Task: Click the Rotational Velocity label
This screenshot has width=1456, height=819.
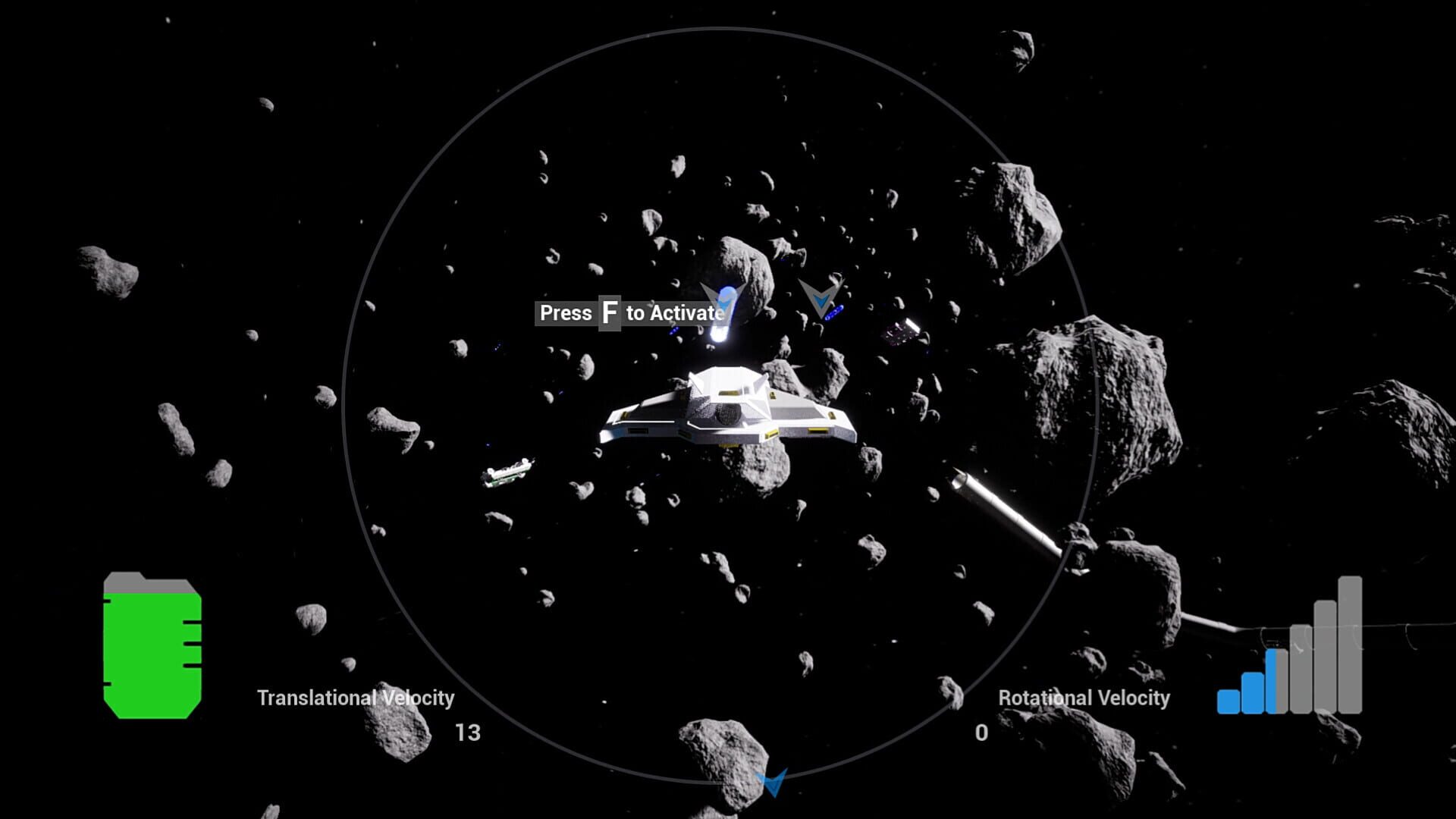Action: [1083, 698]
